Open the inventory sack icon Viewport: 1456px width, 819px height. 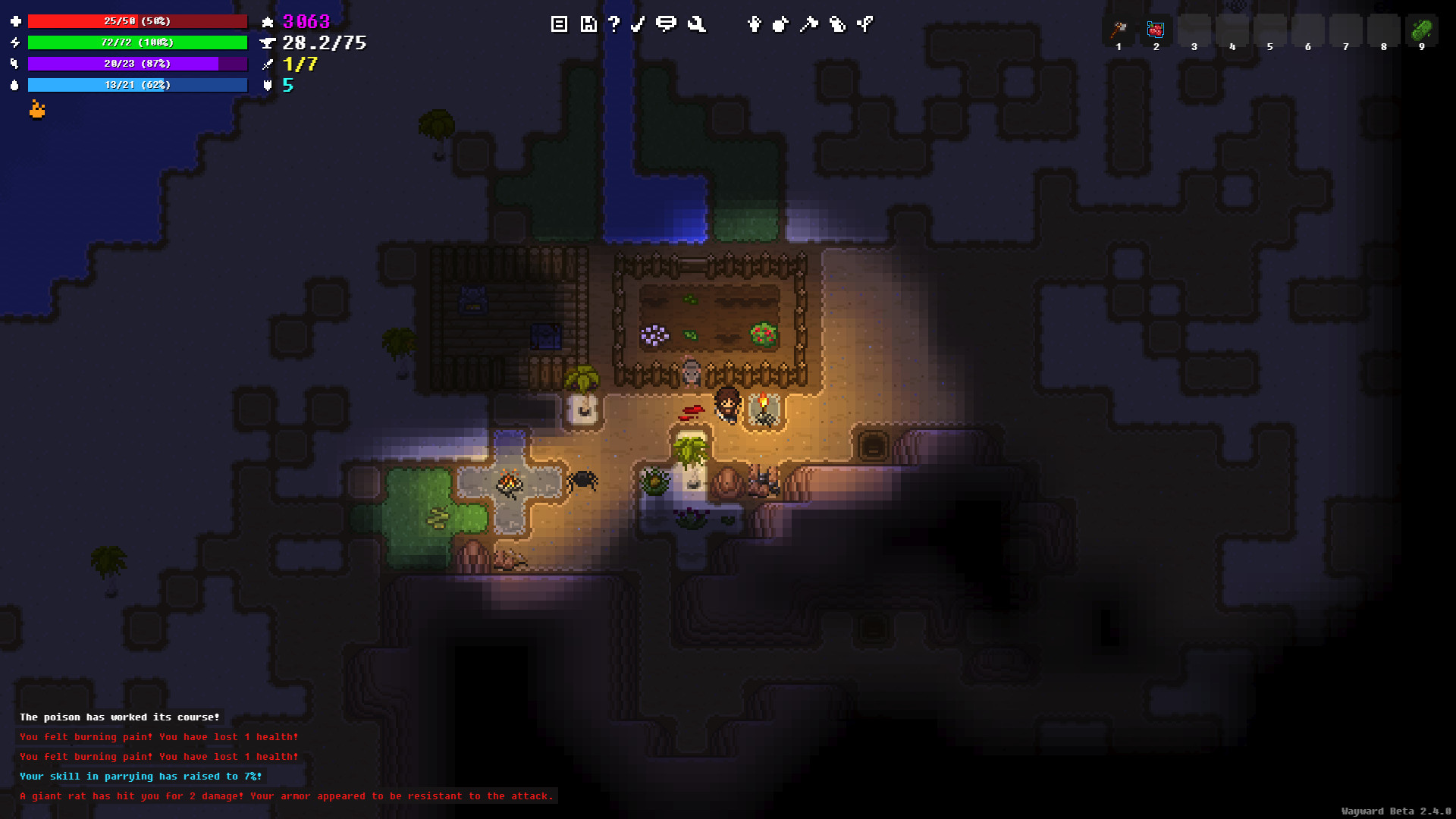[780, 24]
